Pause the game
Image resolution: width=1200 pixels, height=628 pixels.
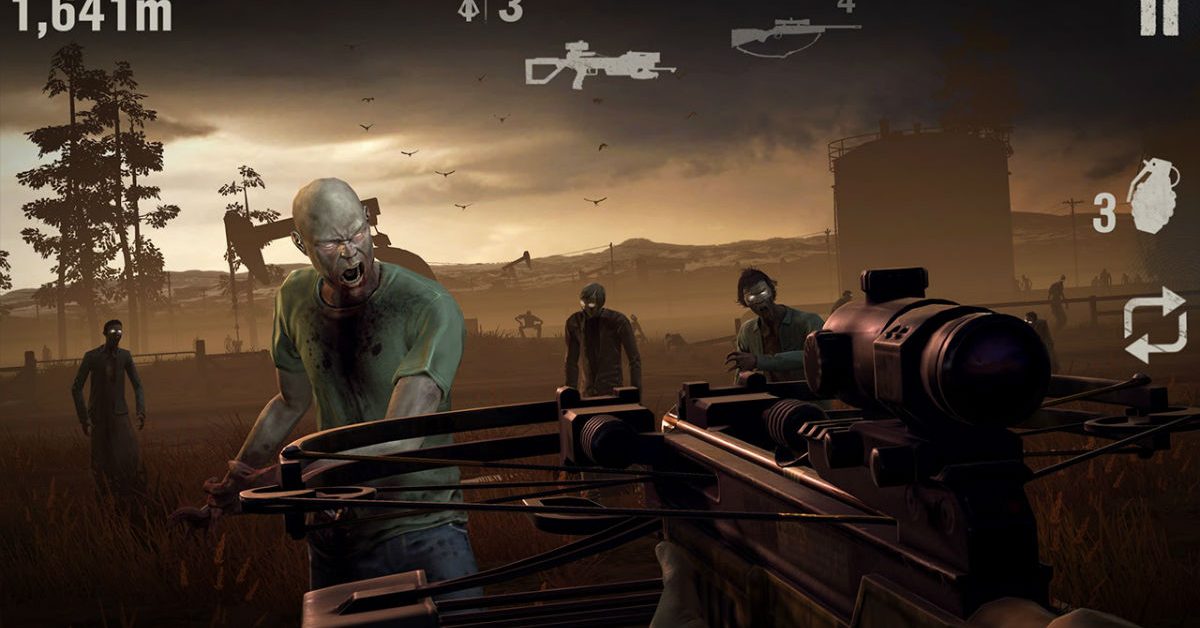1159,16
